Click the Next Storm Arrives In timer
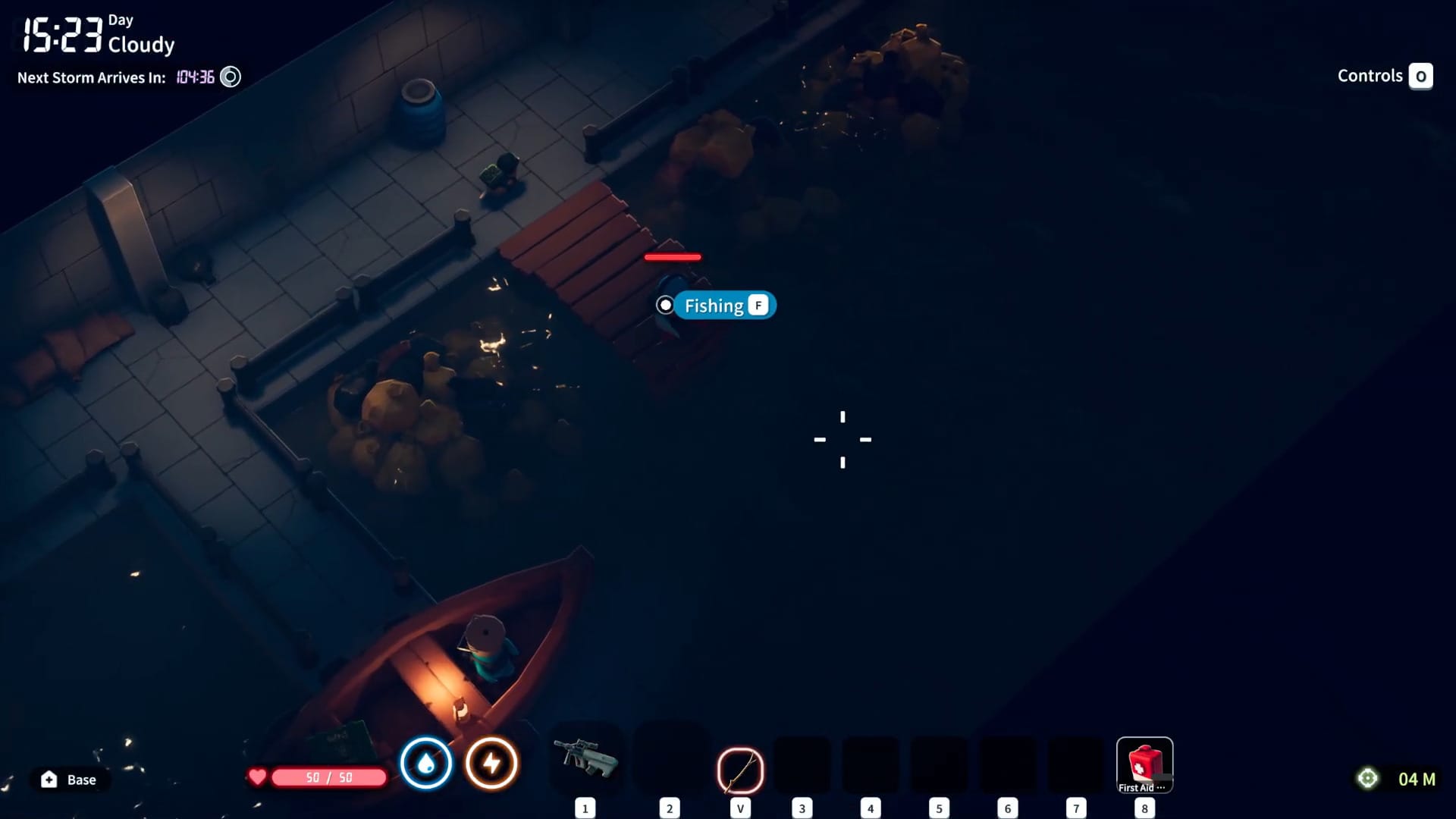Screen dimensions: 1456x819 91,77
